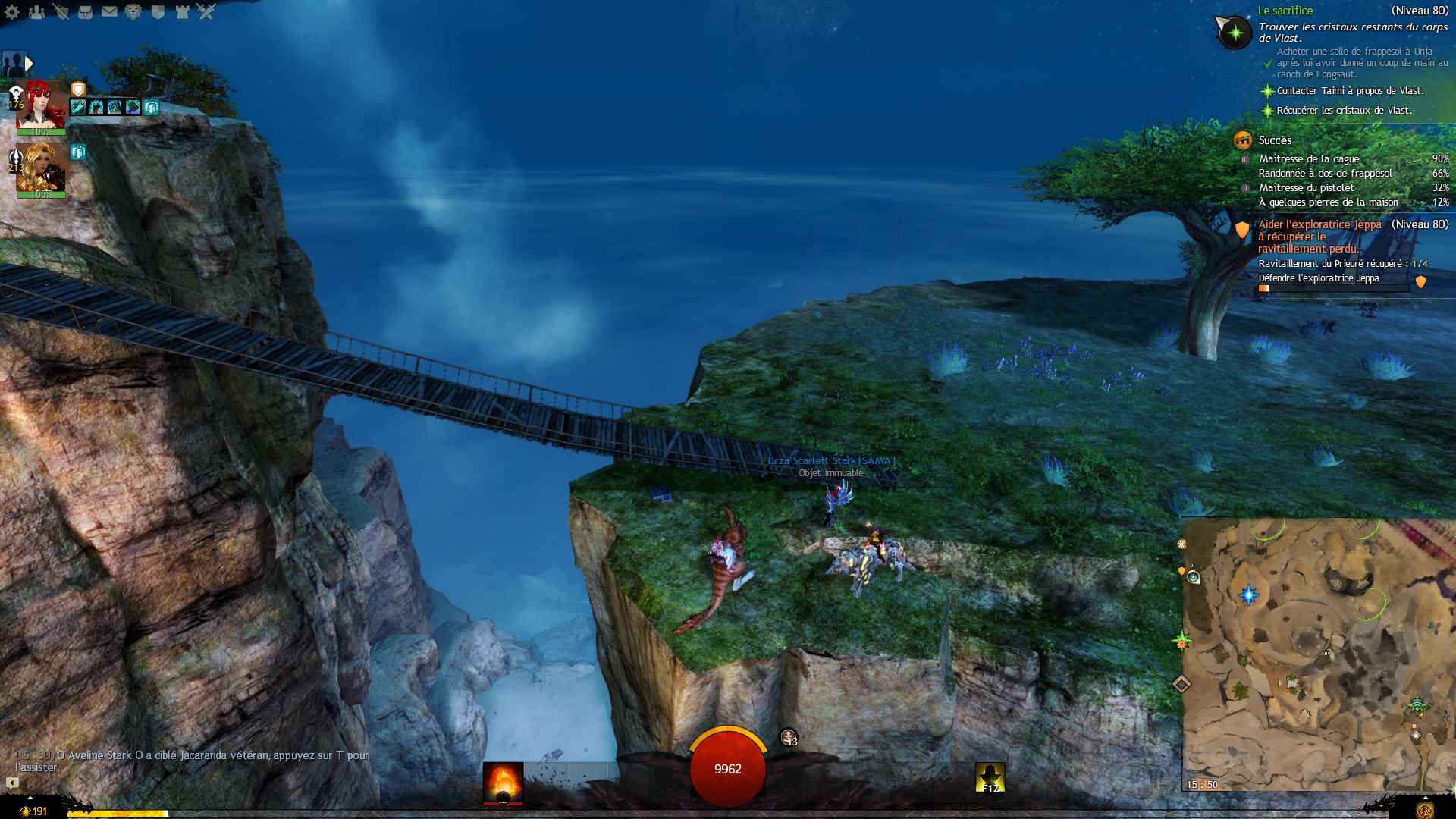Image resolution: width=1456 pixels, height=819 pixels.
Task: Open the hero panel icon
Action: [x=61, y=11]
